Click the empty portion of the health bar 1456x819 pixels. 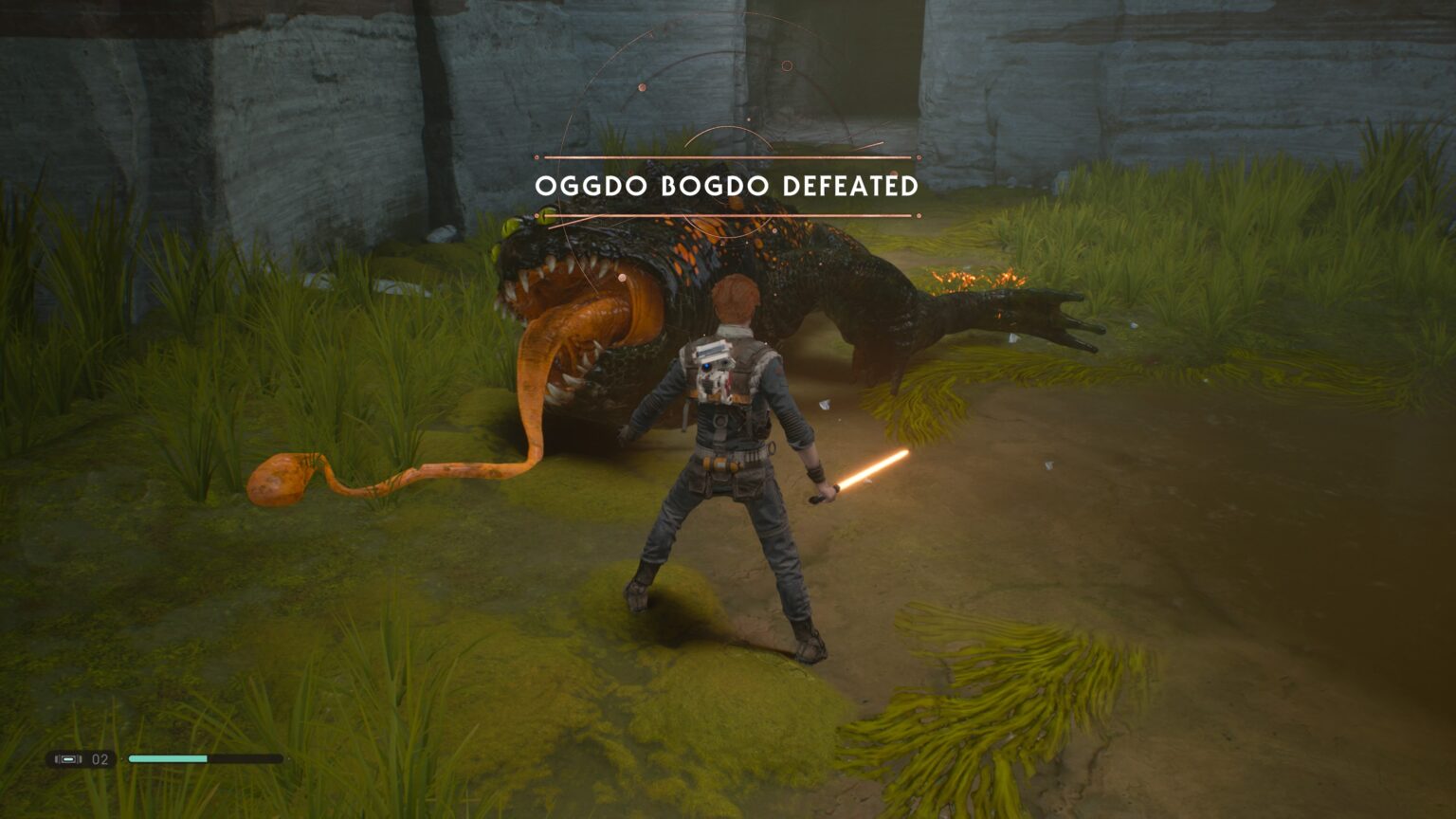[246, 758]
